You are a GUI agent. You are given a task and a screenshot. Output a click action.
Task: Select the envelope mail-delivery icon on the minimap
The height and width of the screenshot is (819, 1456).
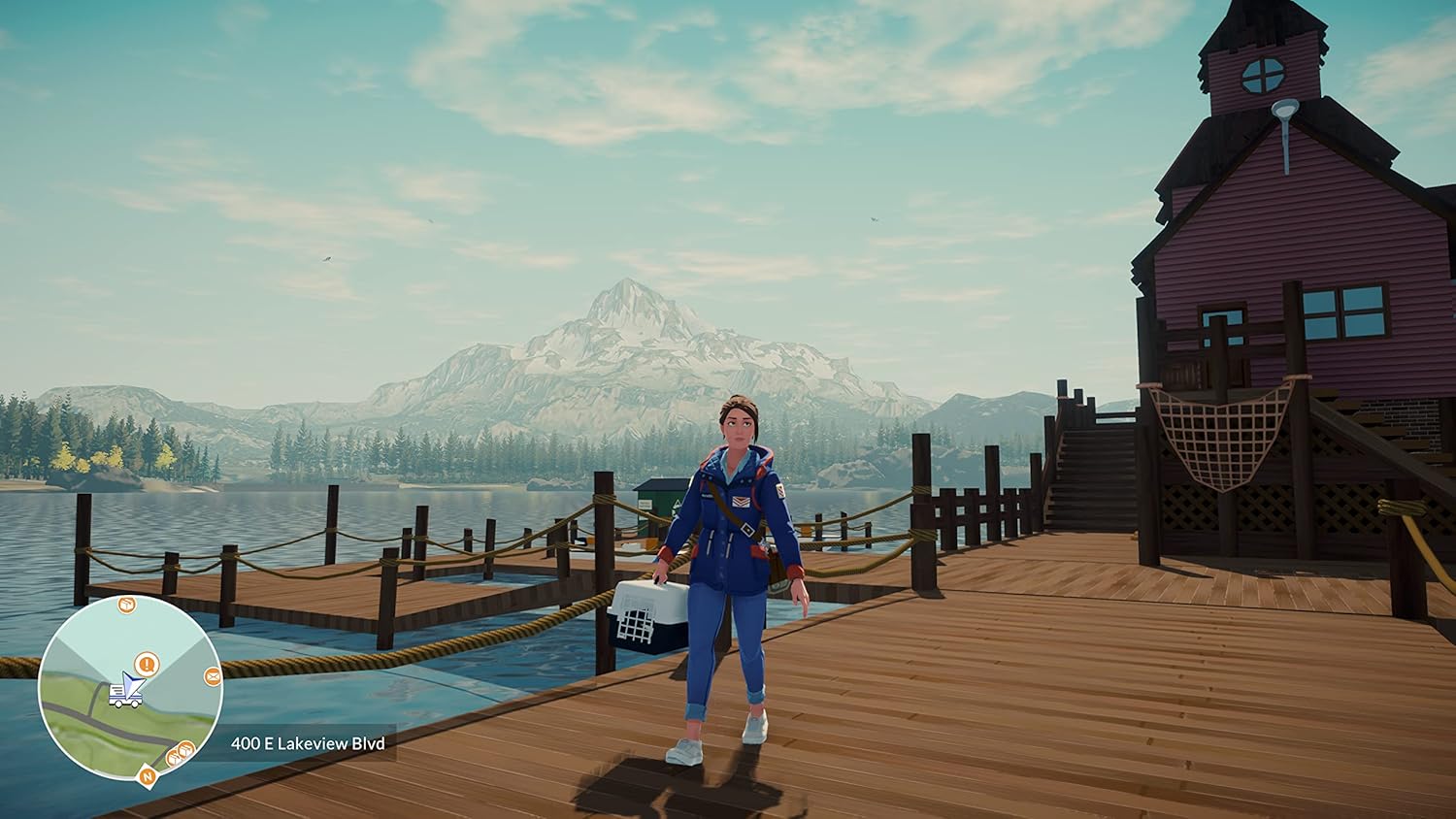[212, 675]
